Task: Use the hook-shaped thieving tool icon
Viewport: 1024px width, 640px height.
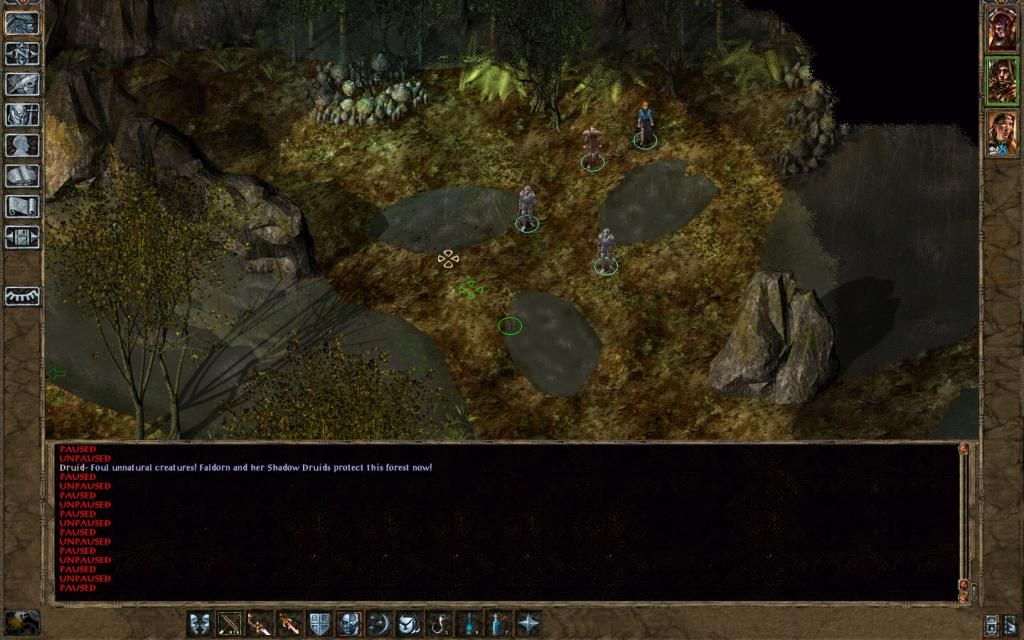Action: (438, 624)
